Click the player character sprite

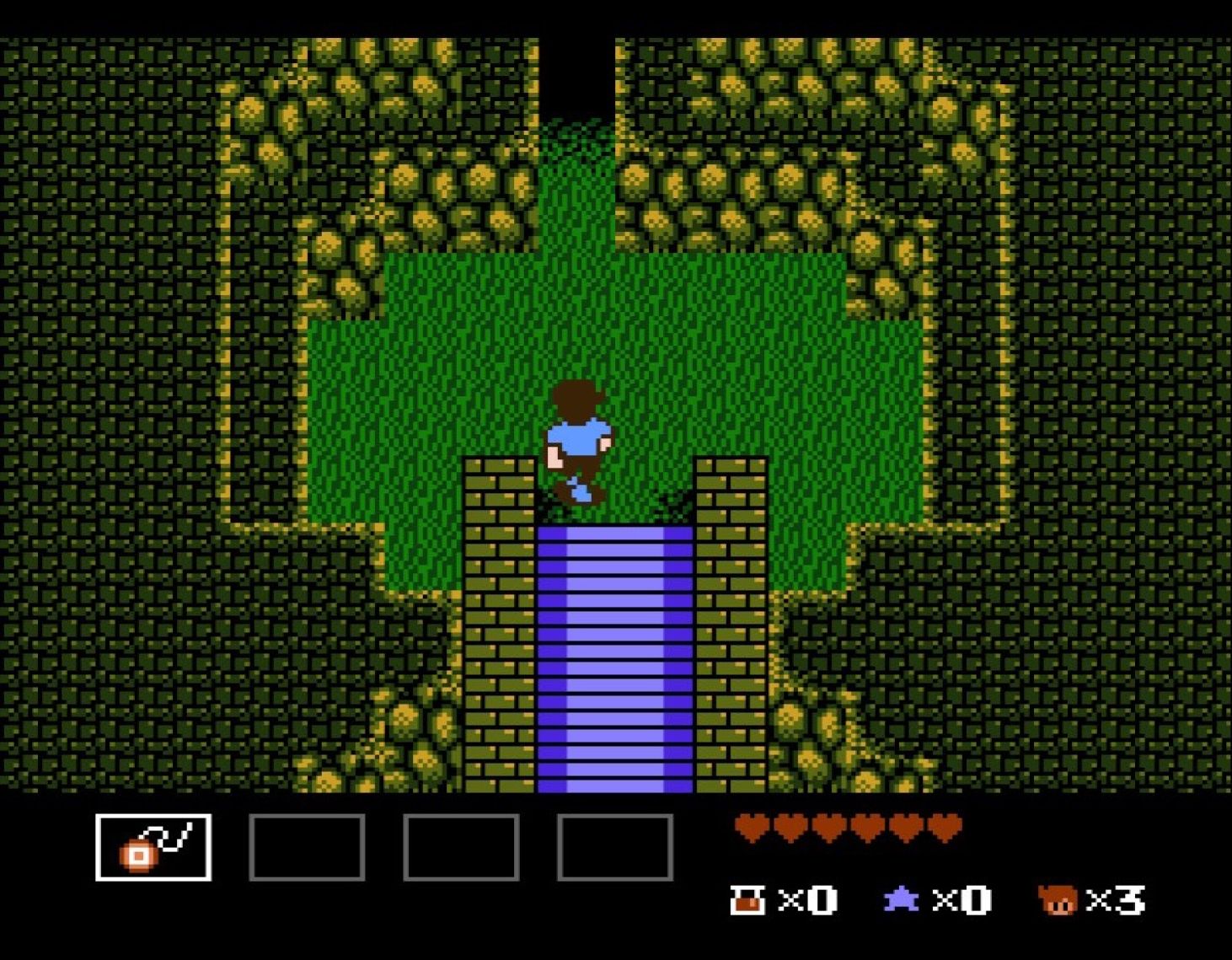pos(580,438)
